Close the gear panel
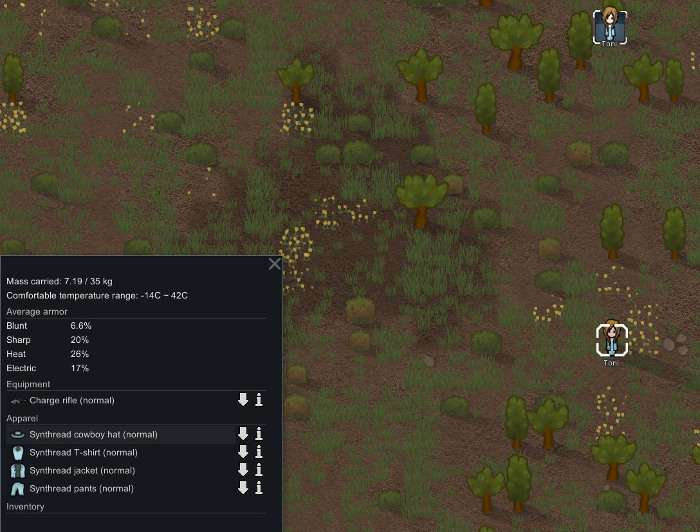The width and height of the screenshot is (700, 532). pos(275,264)
